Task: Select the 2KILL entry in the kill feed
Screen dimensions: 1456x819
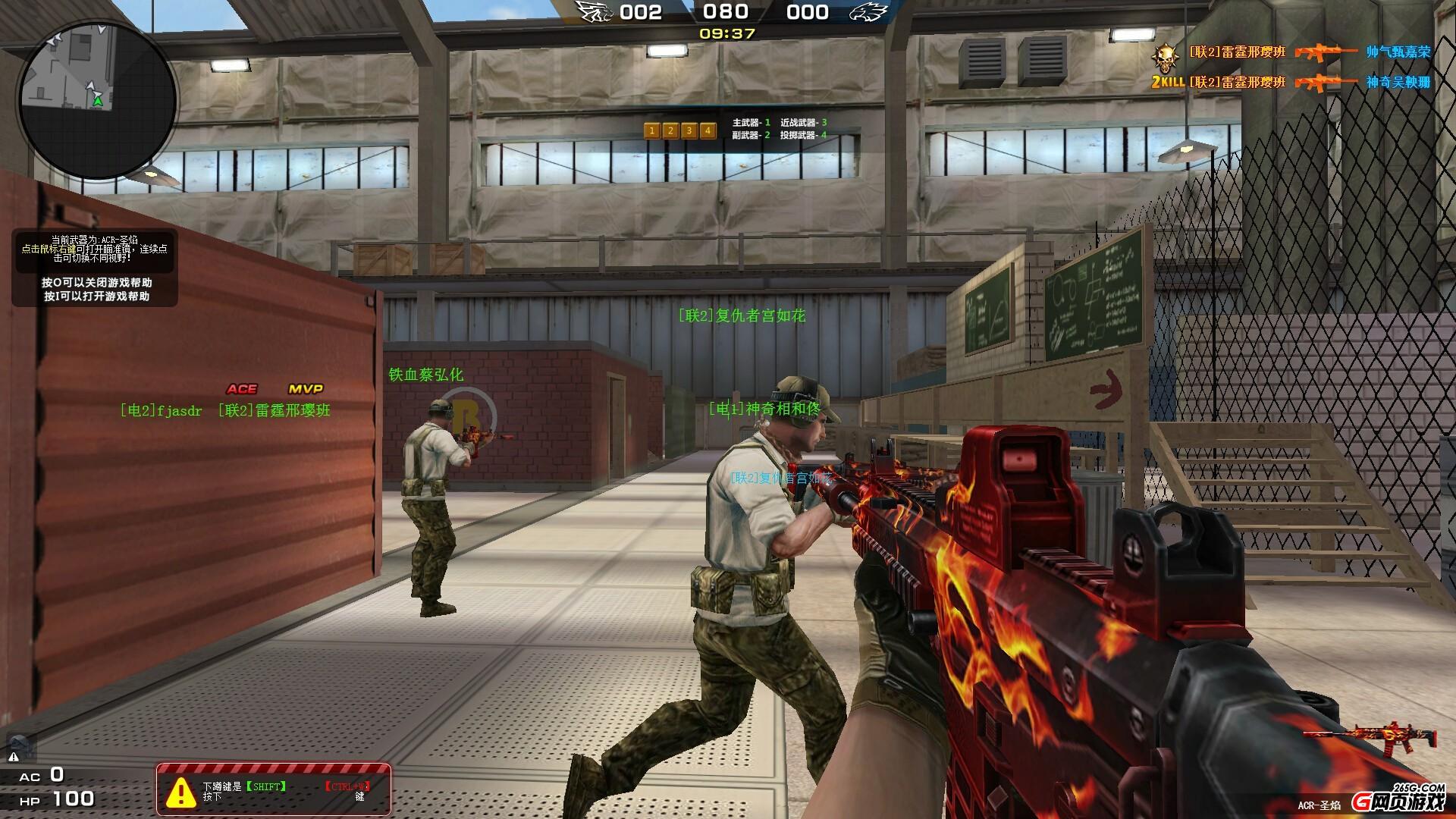Action: pos(1289,82)
